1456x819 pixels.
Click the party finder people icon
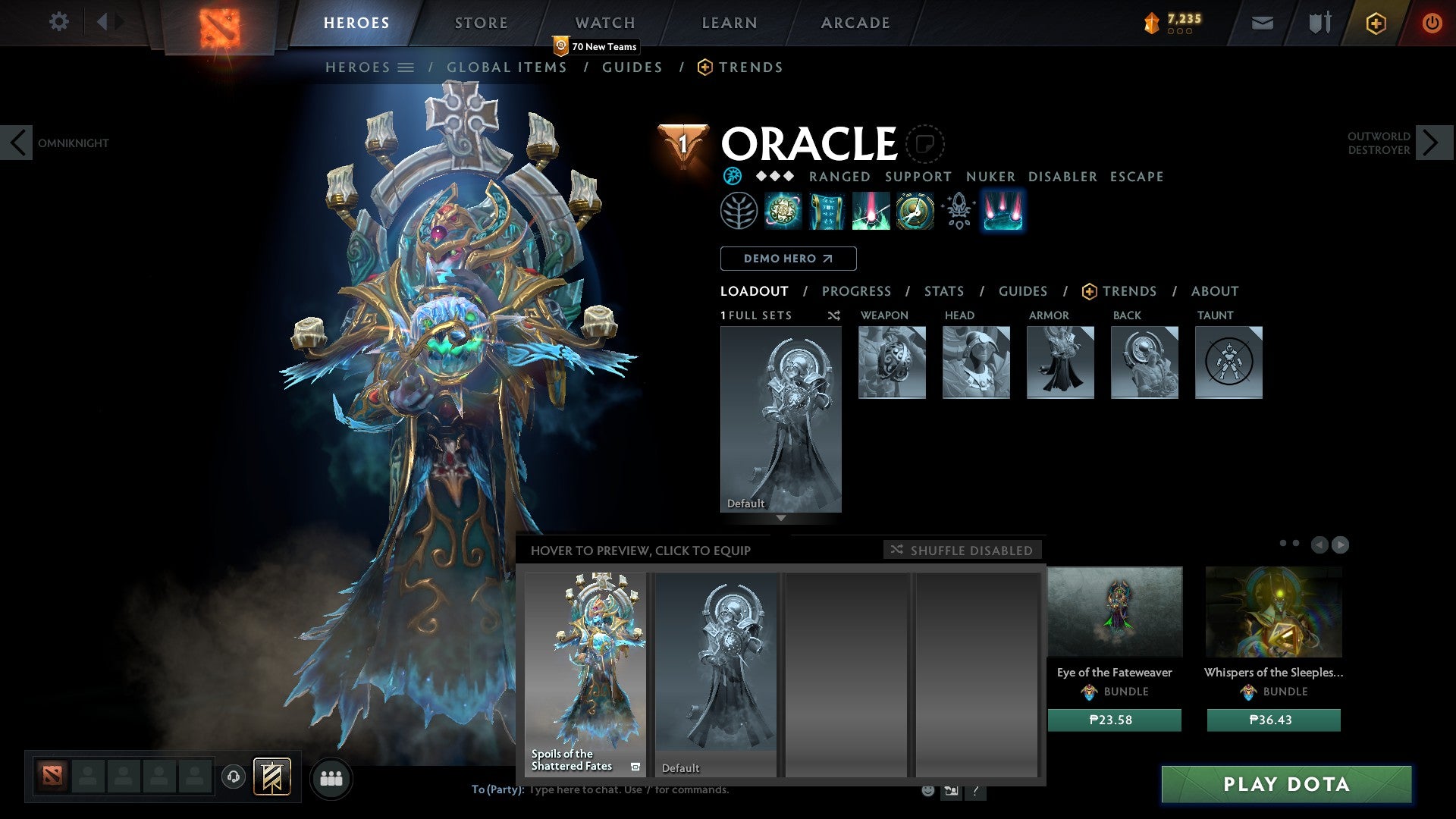pos(331,778)
